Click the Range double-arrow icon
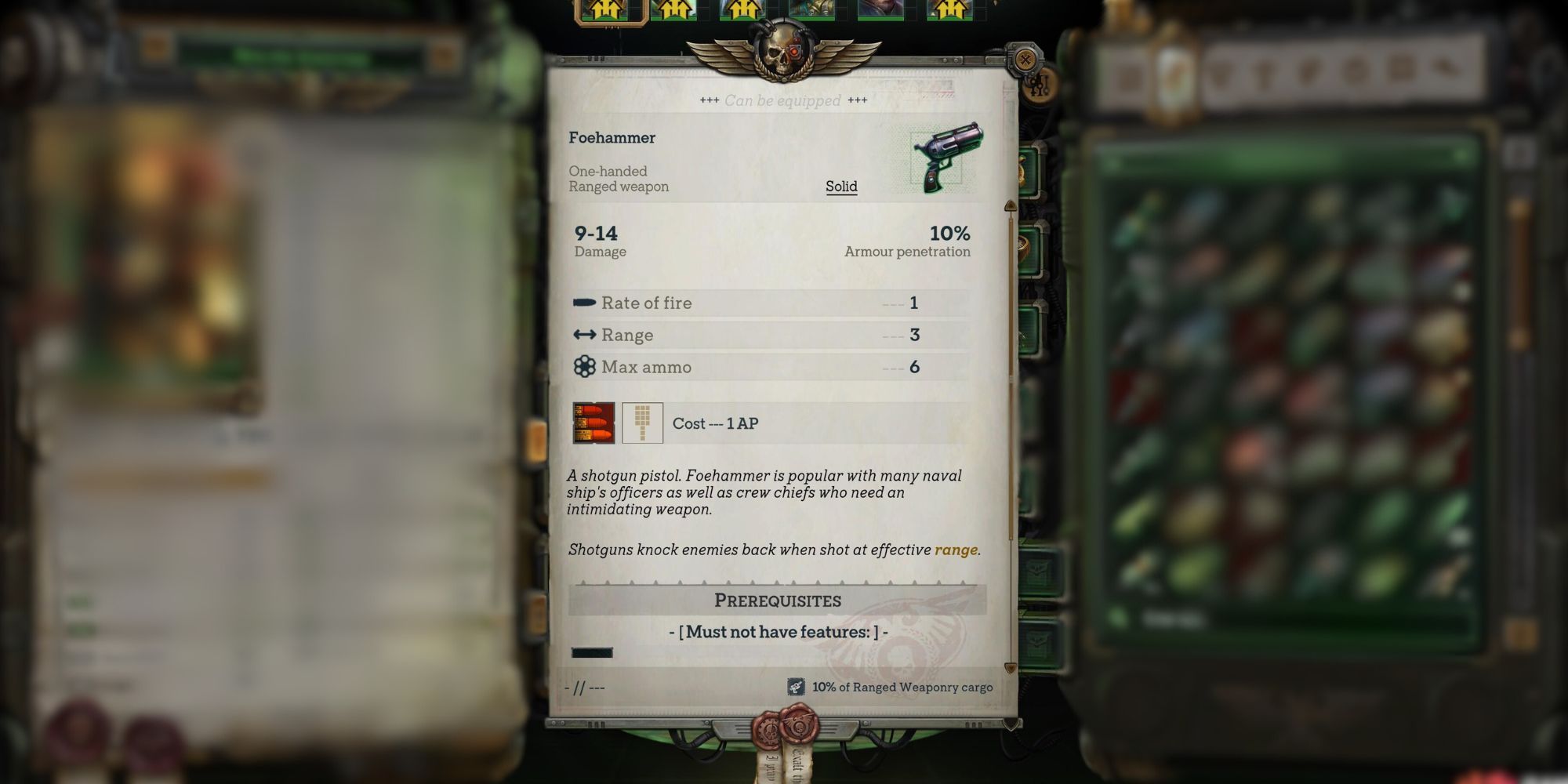 pos(584,335)
